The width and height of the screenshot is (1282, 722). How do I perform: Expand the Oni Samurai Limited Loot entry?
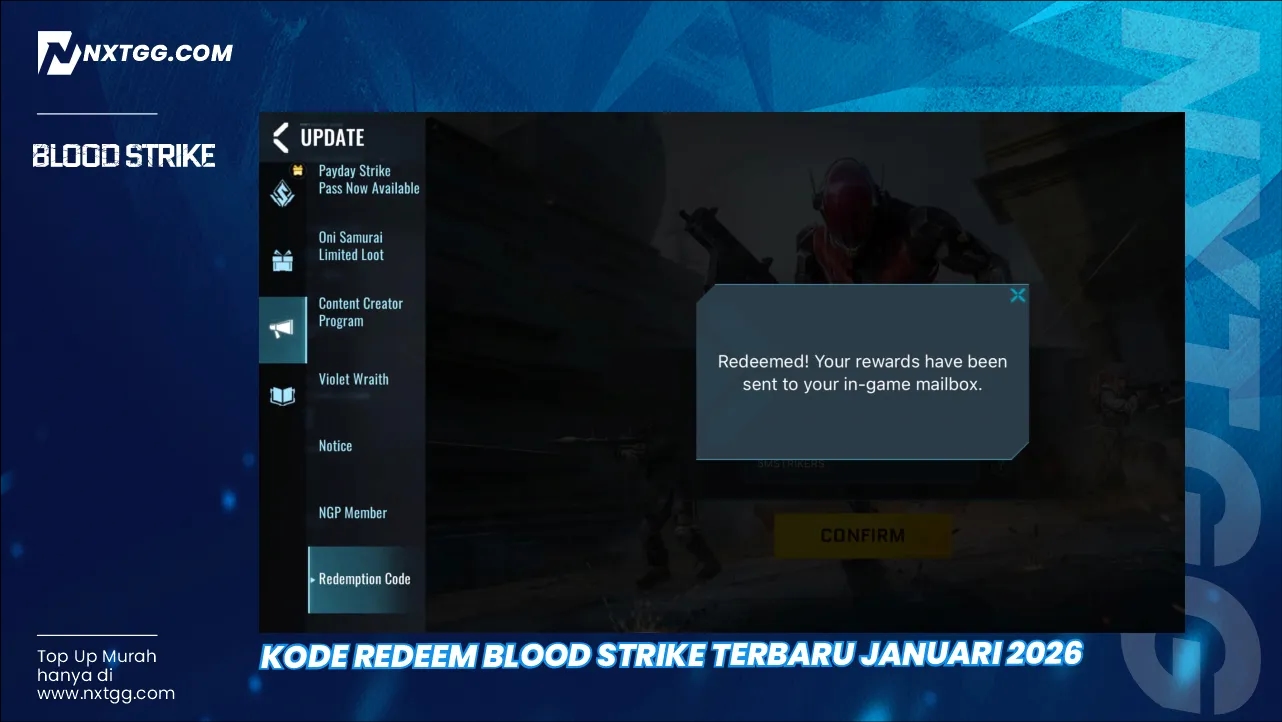click(350, 246)
